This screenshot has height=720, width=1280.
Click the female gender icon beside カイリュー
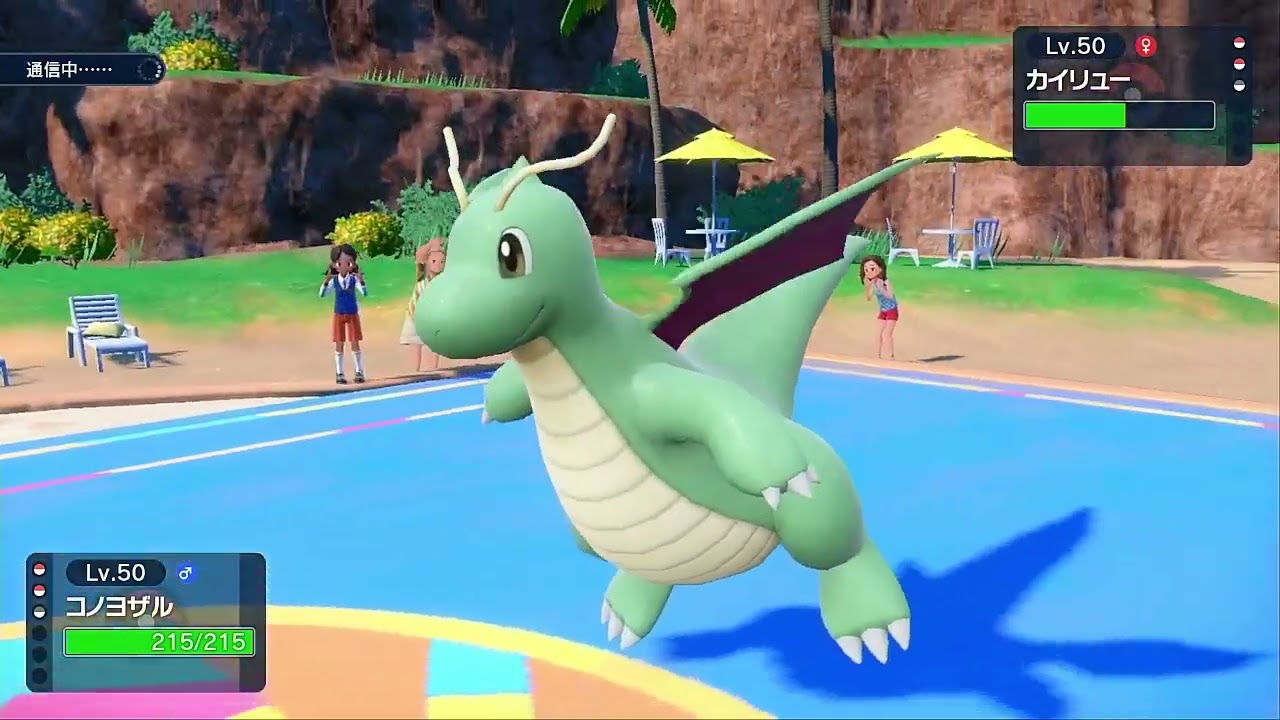[1146, 46]
